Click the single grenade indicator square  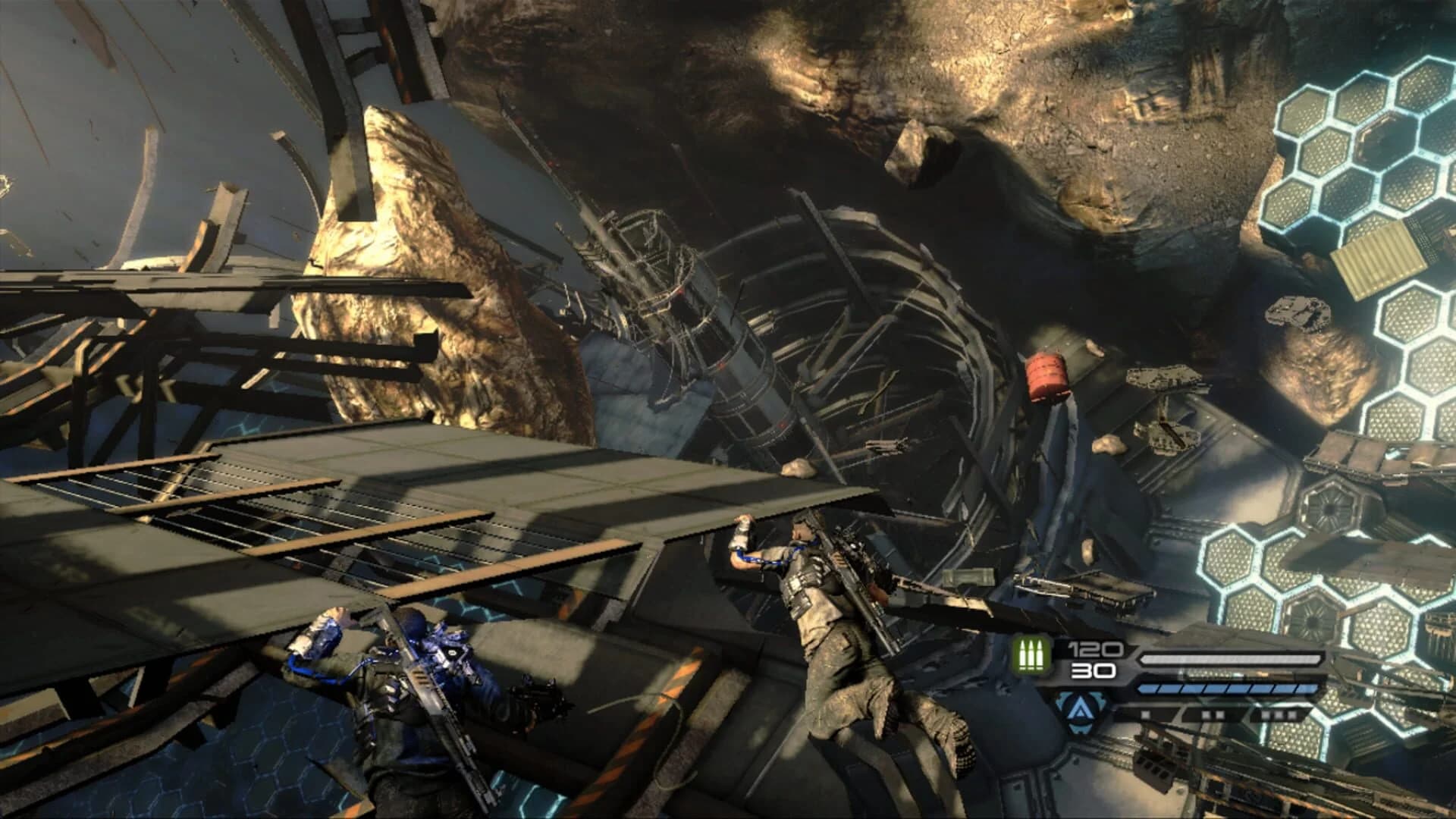coord(1145,714)
